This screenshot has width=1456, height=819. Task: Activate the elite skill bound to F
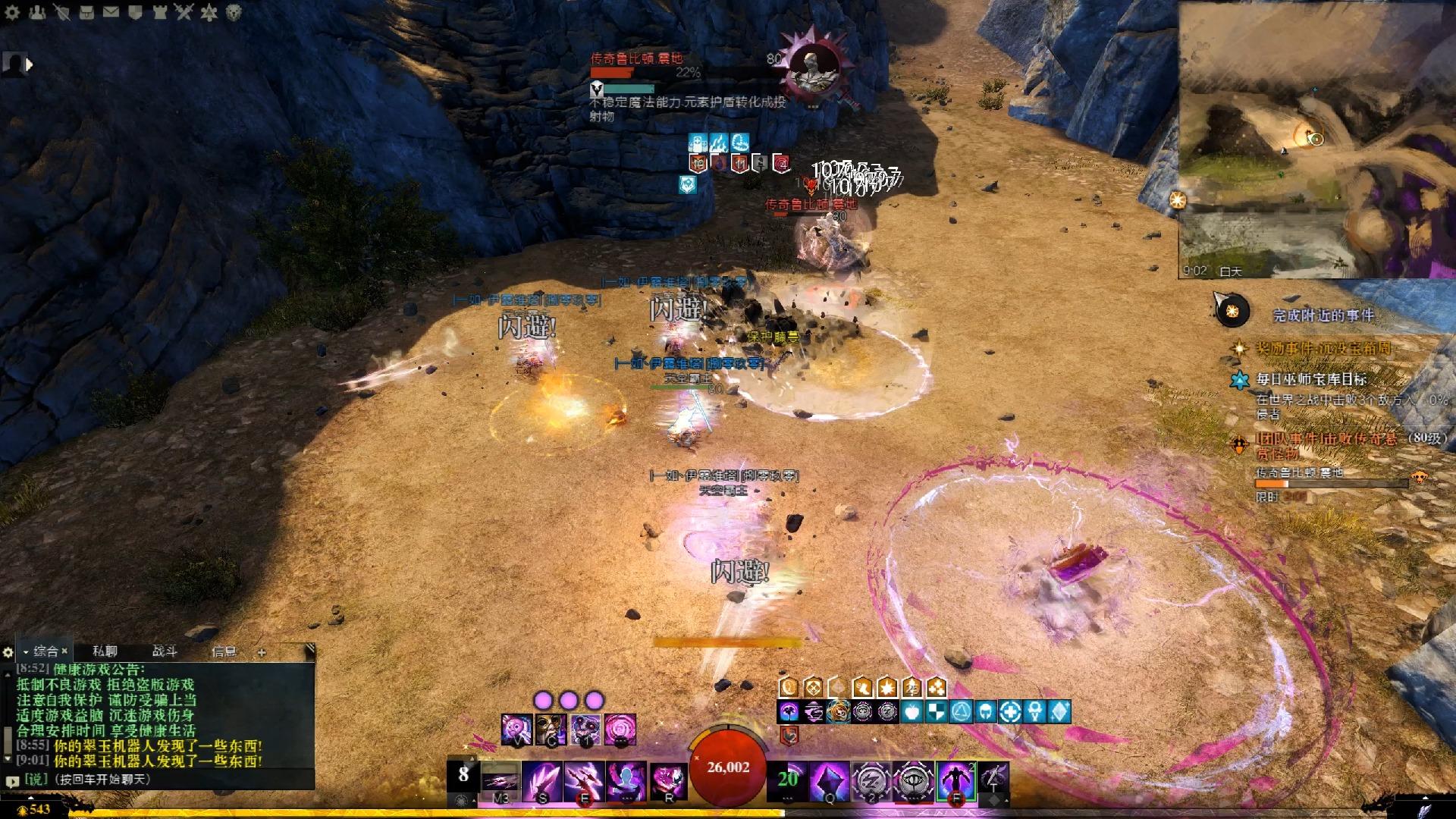click(x=955, y=780)
